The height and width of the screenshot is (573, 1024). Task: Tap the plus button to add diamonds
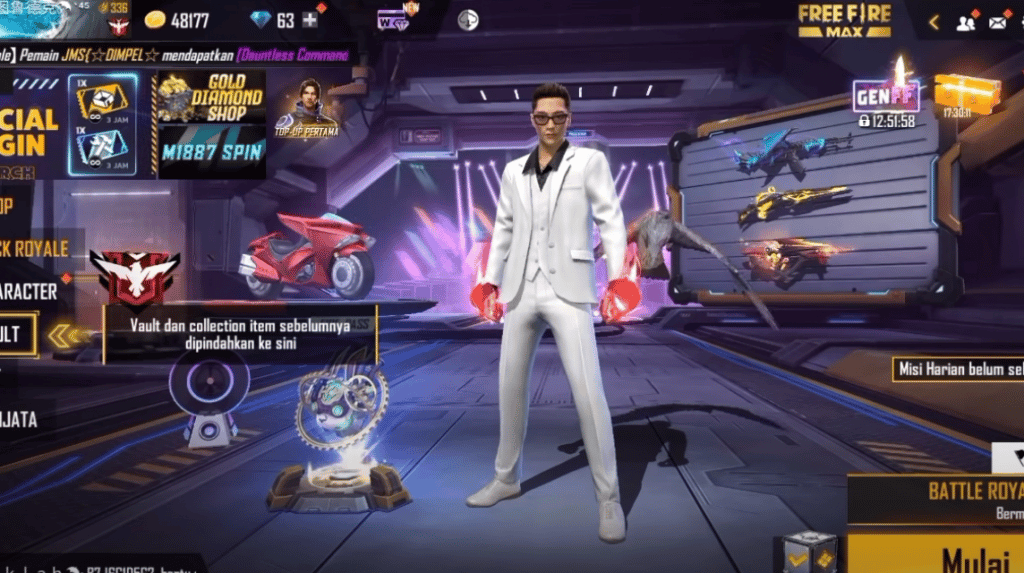310,20
